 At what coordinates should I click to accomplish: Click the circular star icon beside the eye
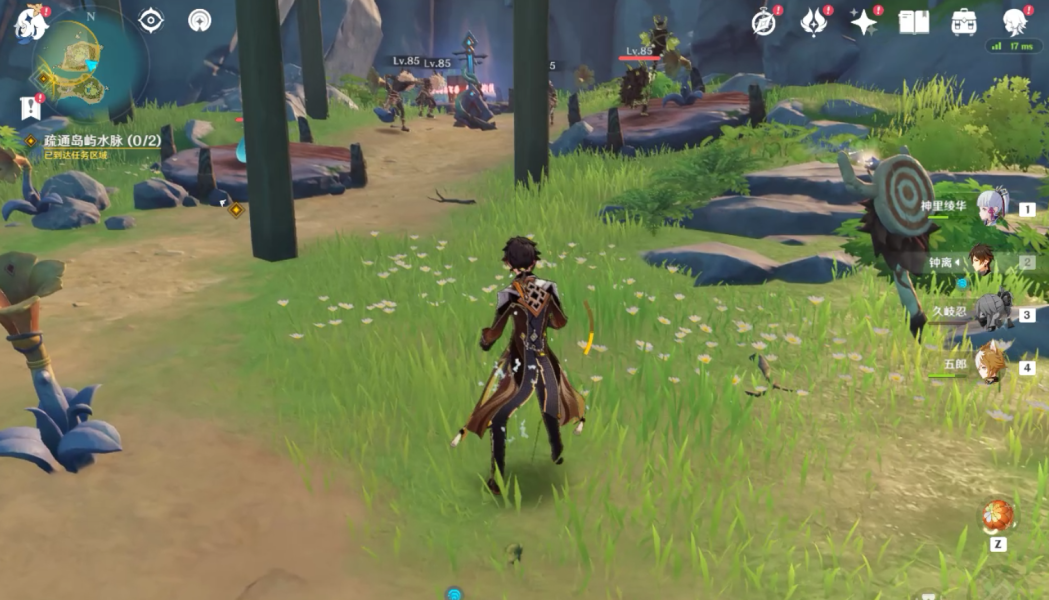[x=200, y=20]
